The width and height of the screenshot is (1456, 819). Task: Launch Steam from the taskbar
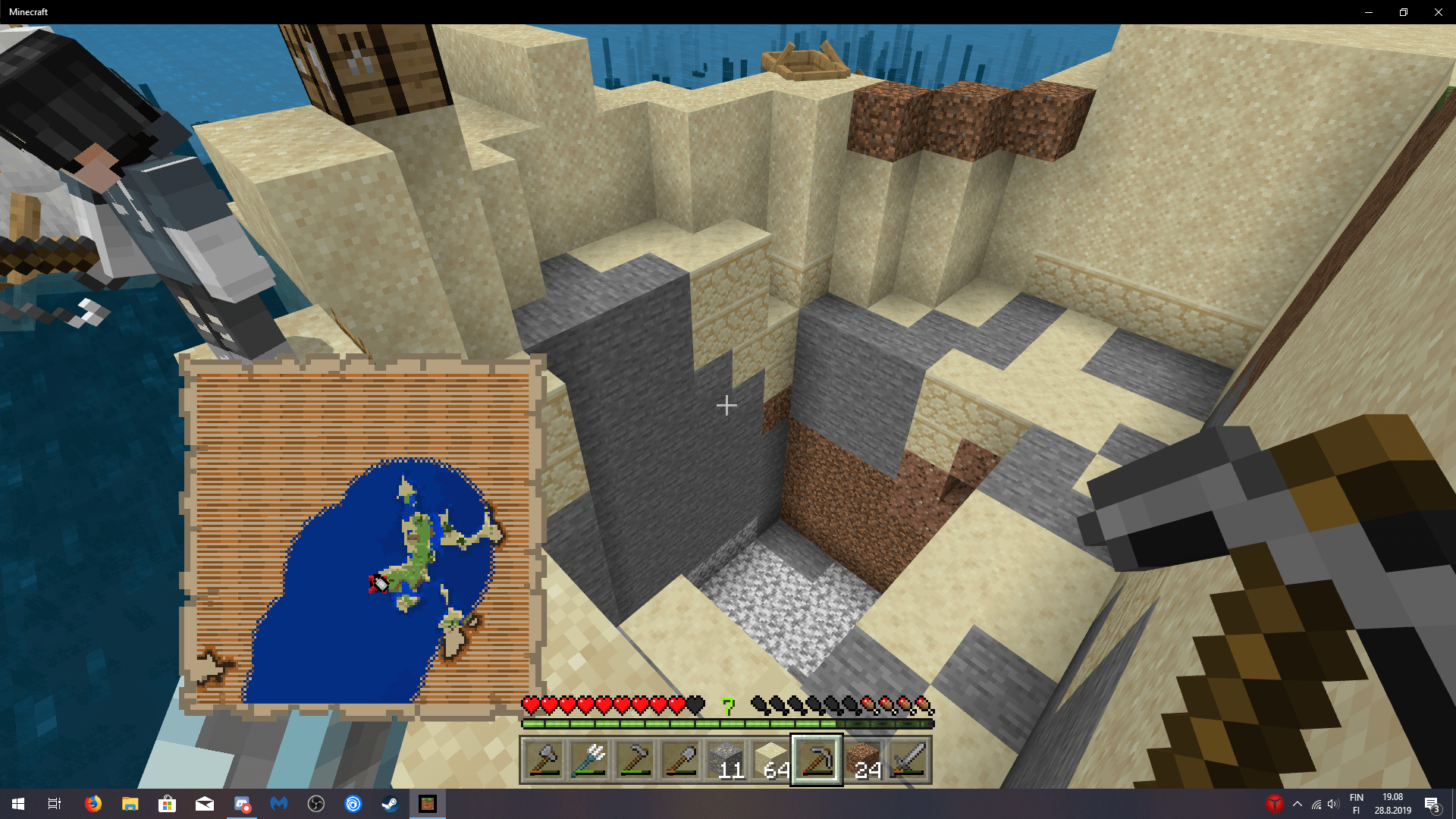tap(389, 804)
